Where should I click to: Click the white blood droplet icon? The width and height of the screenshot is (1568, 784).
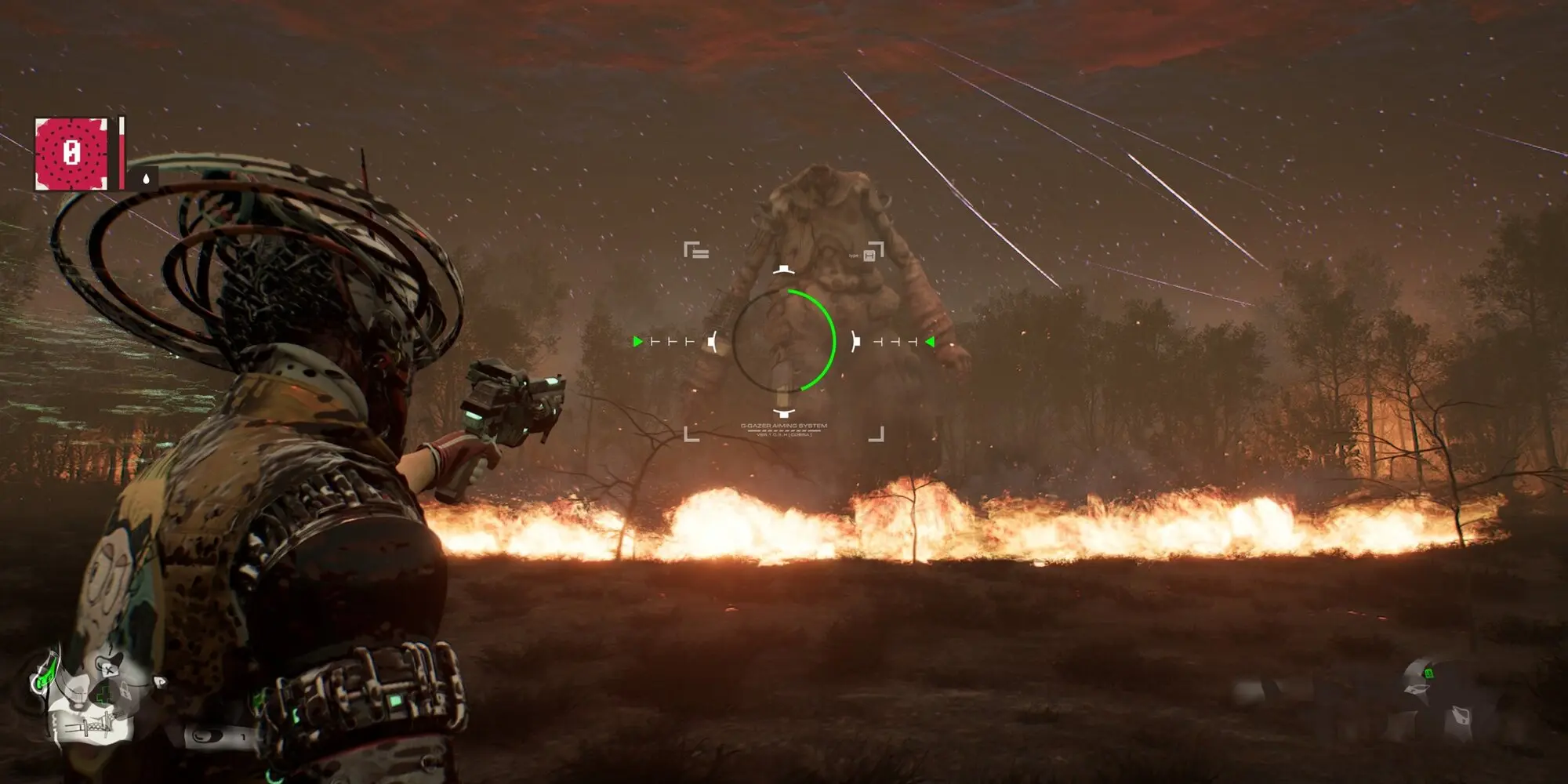pos(145,179)
